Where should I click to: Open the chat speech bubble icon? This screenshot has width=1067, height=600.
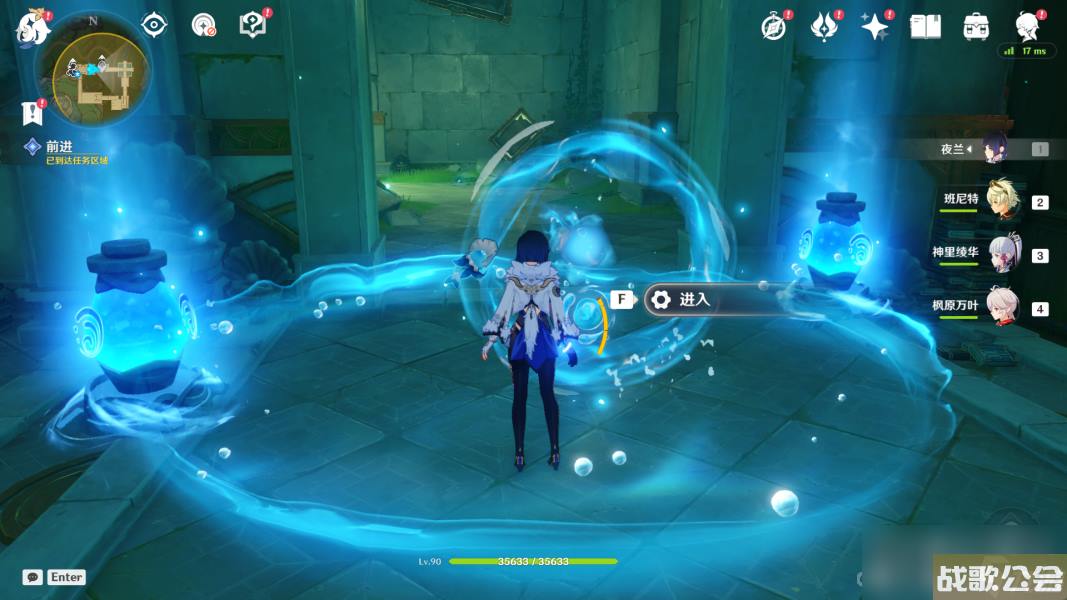(x=33, y=577)
